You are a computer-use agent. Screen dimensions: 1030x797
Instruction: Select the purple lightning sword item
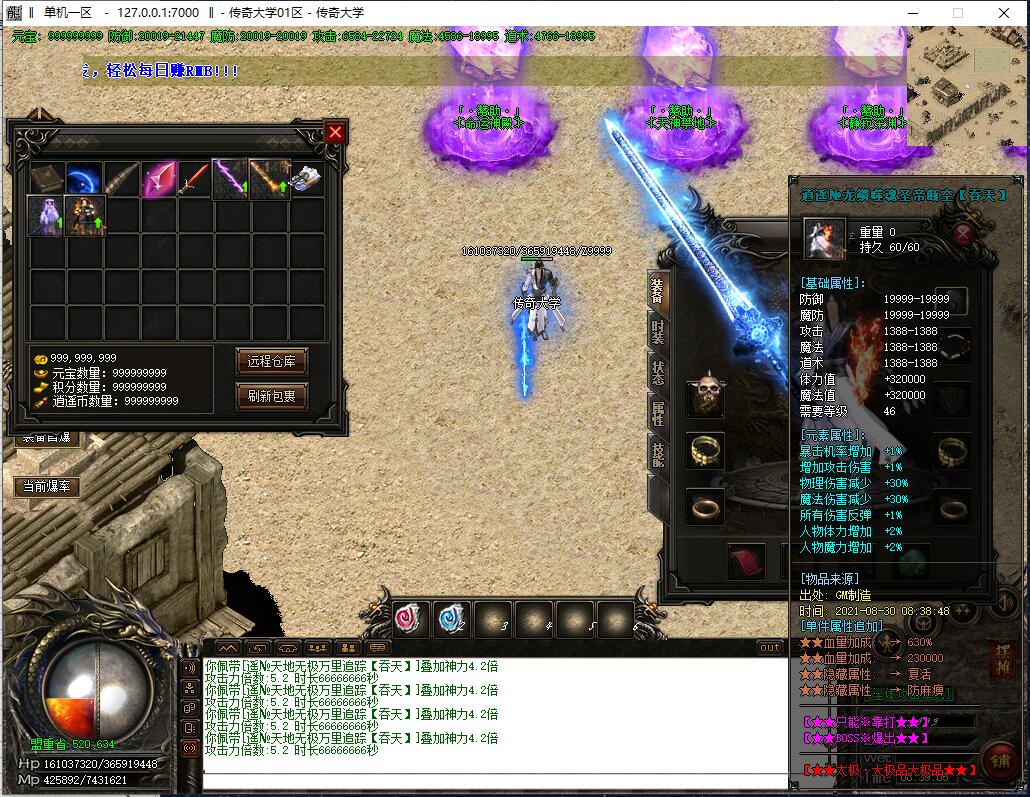(x=231, y=180)
